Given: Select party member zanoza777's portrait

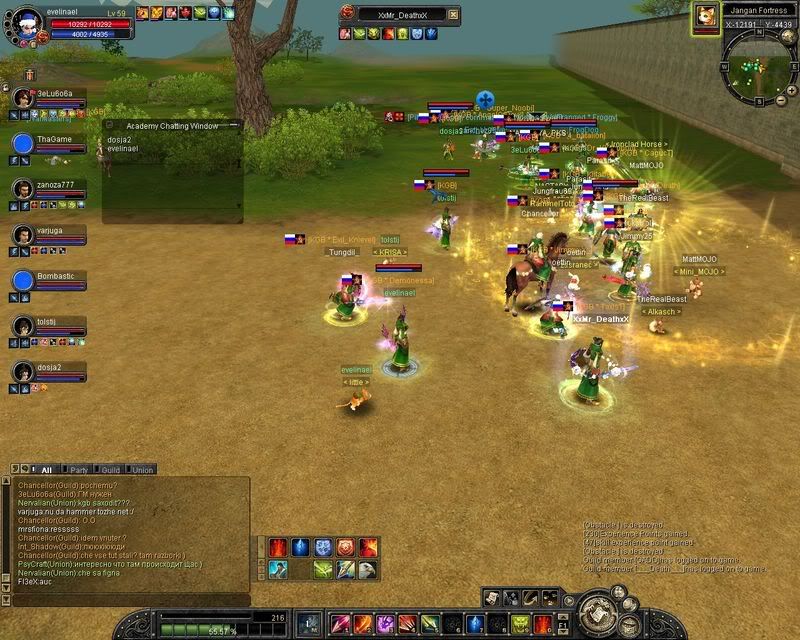Looking at the screenshot, I should click(x=23, y=189).
